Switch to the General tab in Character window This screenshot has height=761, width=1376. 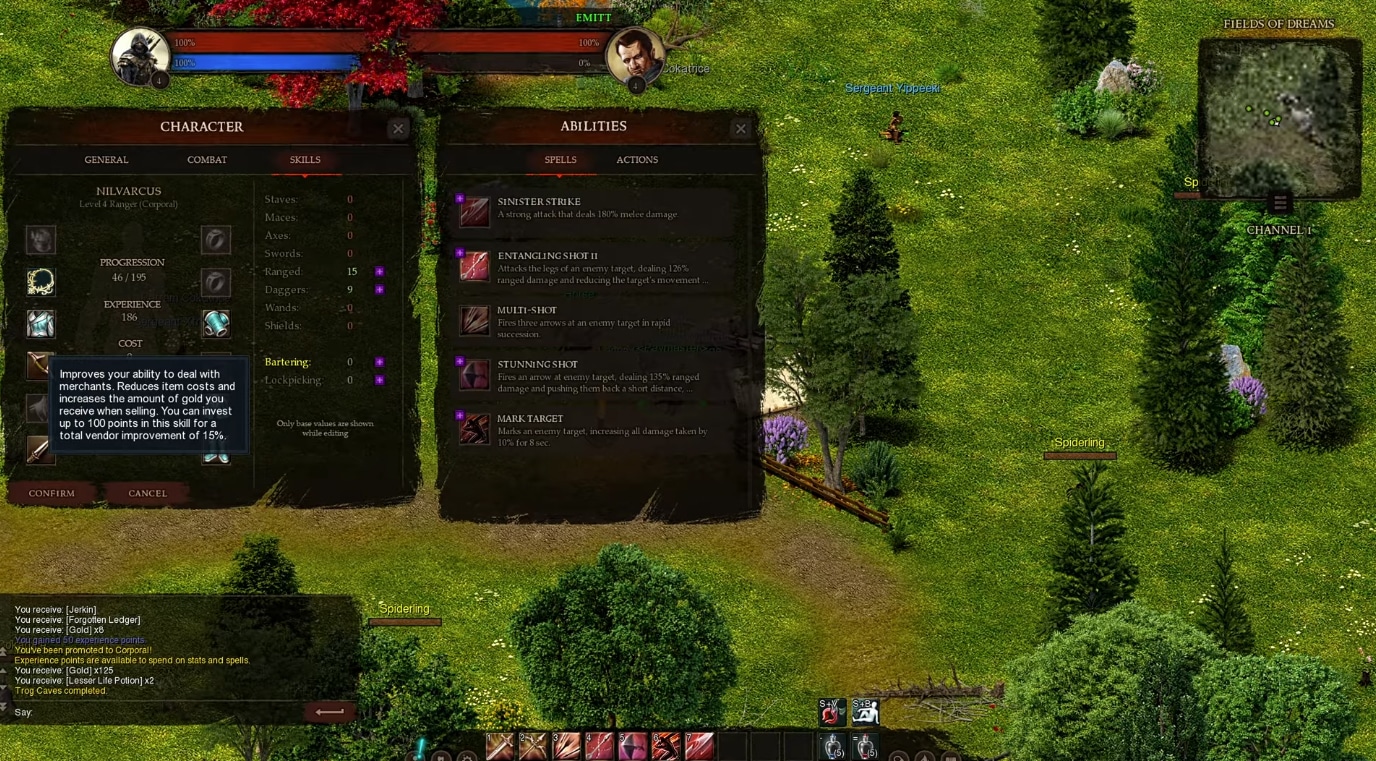click(106, 160)
